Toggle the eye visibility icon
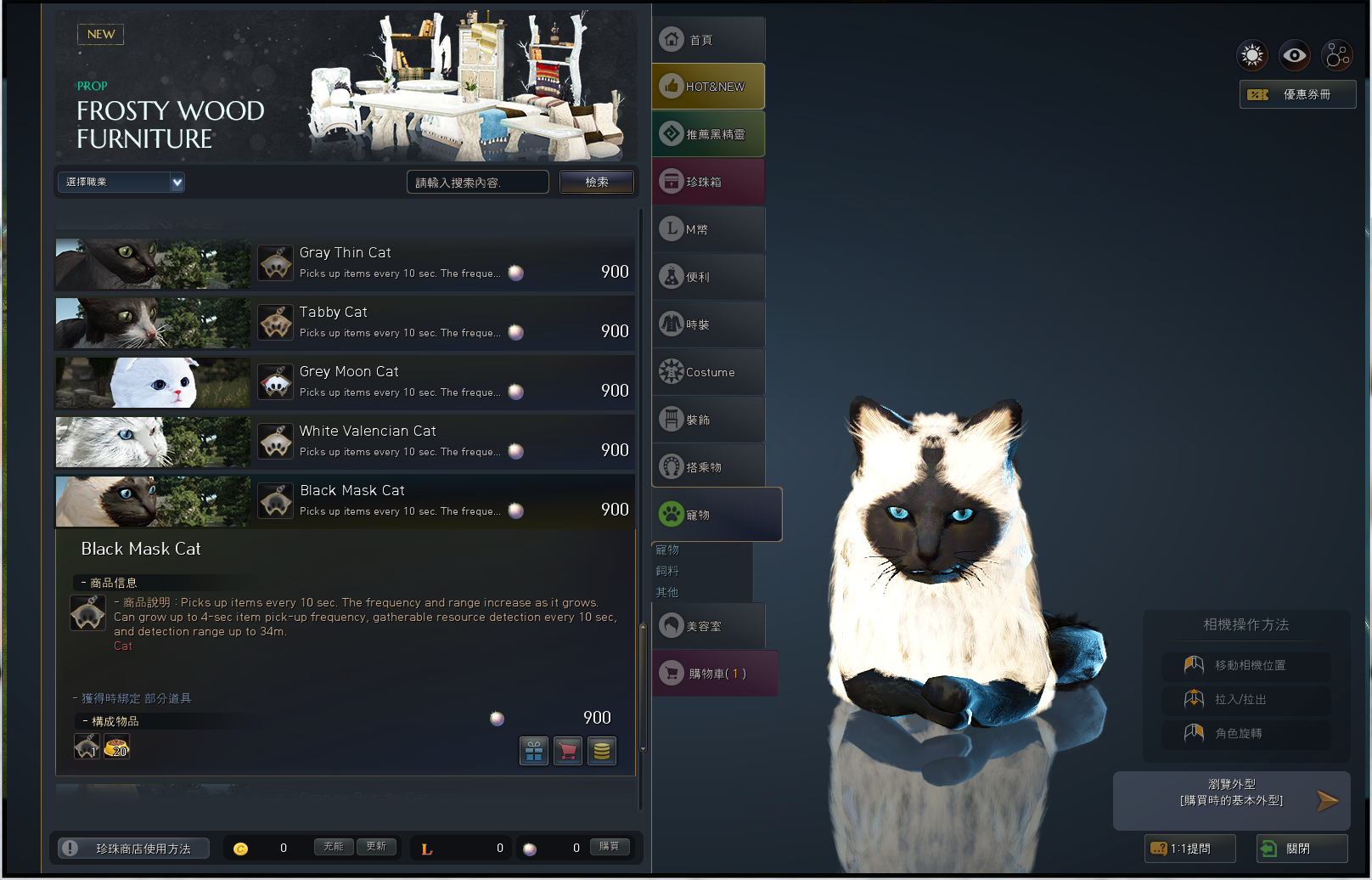The height and width of the screenshot is (880, 1372). 1294,56
